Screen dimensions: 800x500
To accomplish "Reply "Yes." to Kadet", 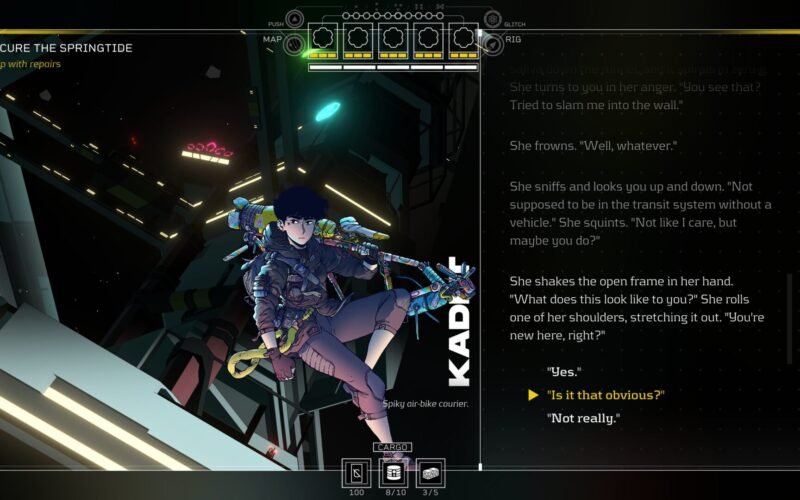I will [x=564, y=372].
